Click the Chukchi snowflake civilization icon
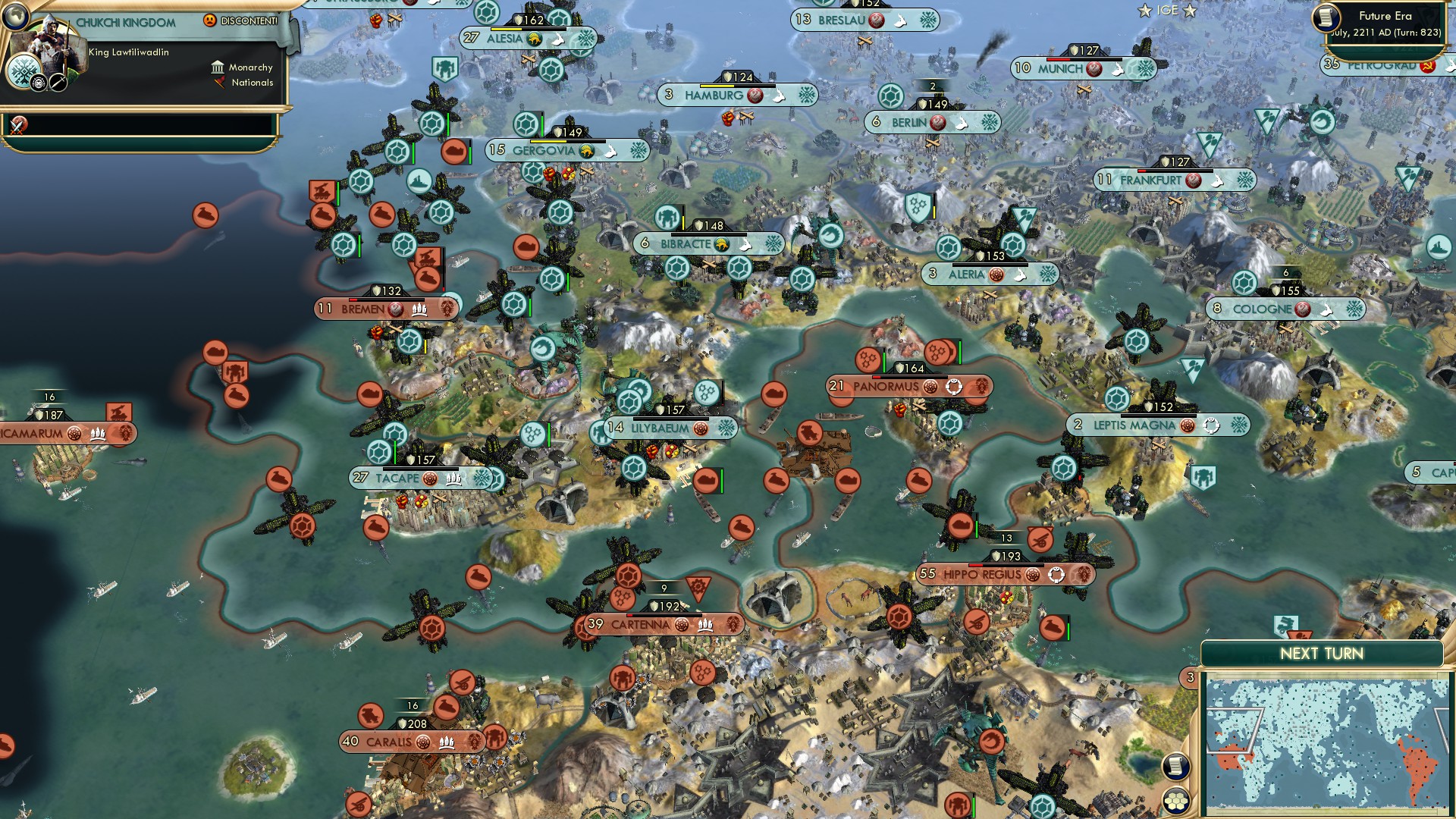Image resolution: width=1456 pixels, height=819 pixels. click(24, 71)
